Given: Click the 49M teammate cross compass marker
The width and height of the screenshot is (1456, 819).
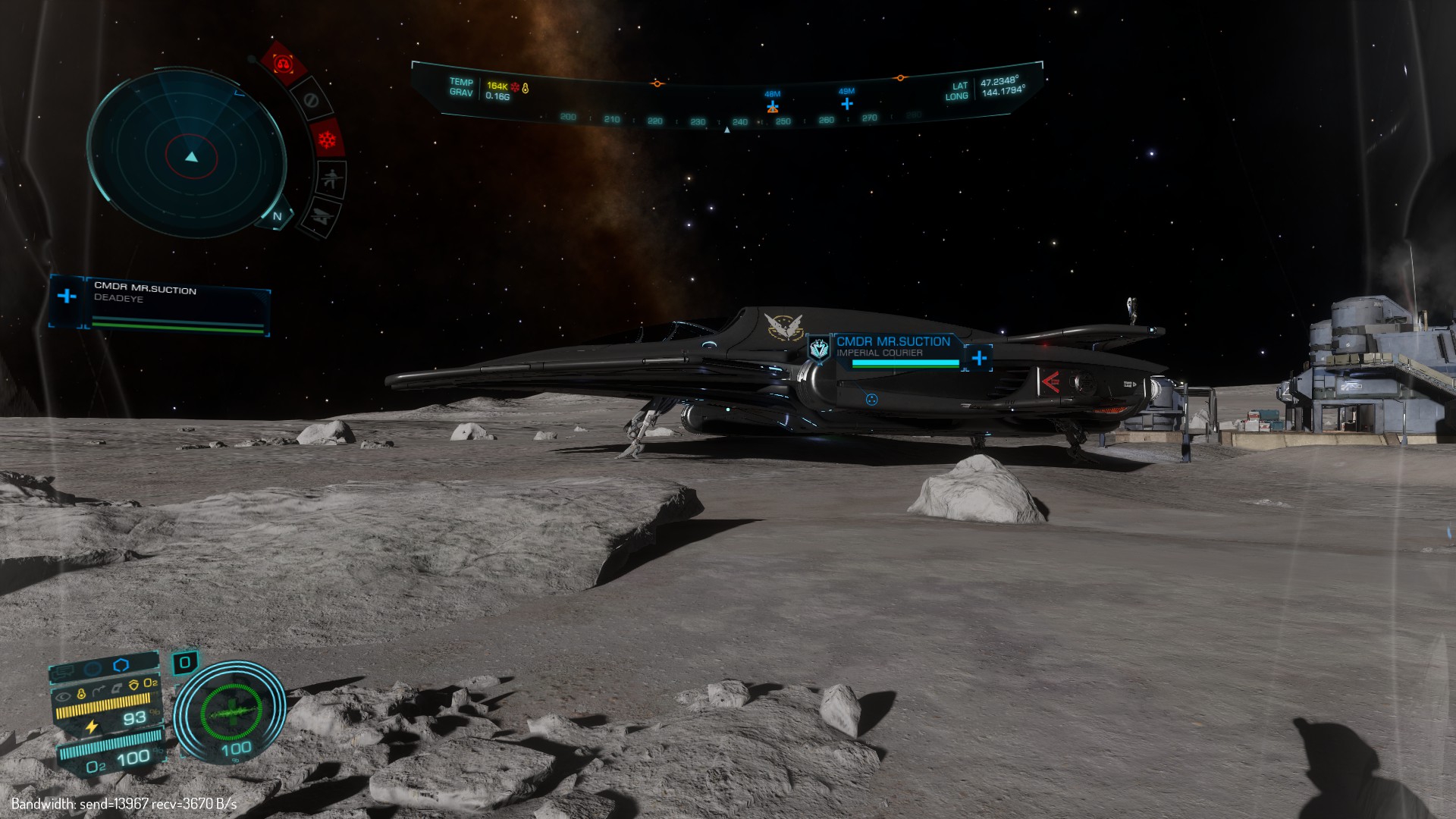Looking at the screenshot, I should click(847, 102).
